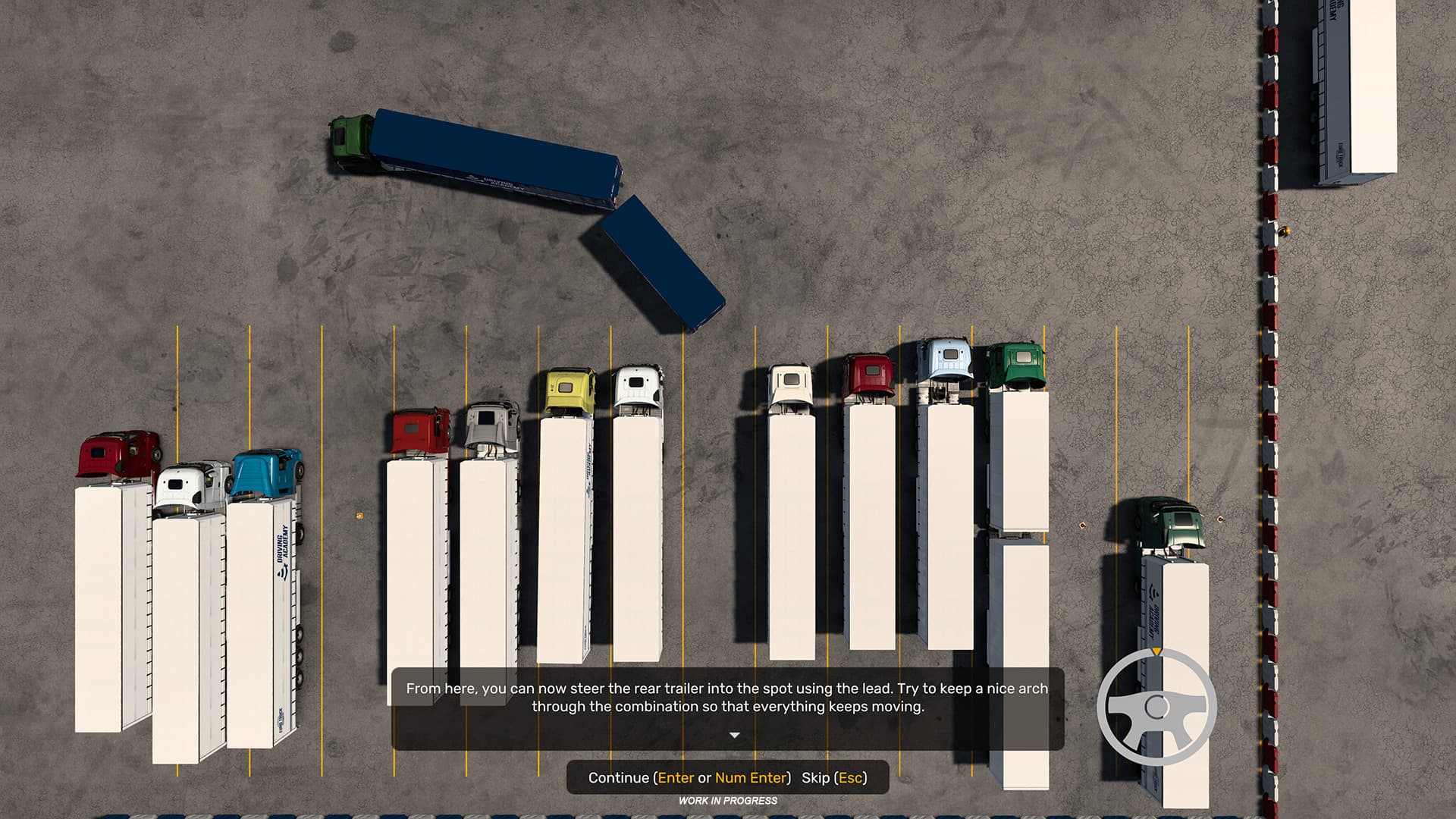Expand the tutorial panel using the down chevron
The width and height of the screenshot is (1456, 819).
tap(733, 734)
